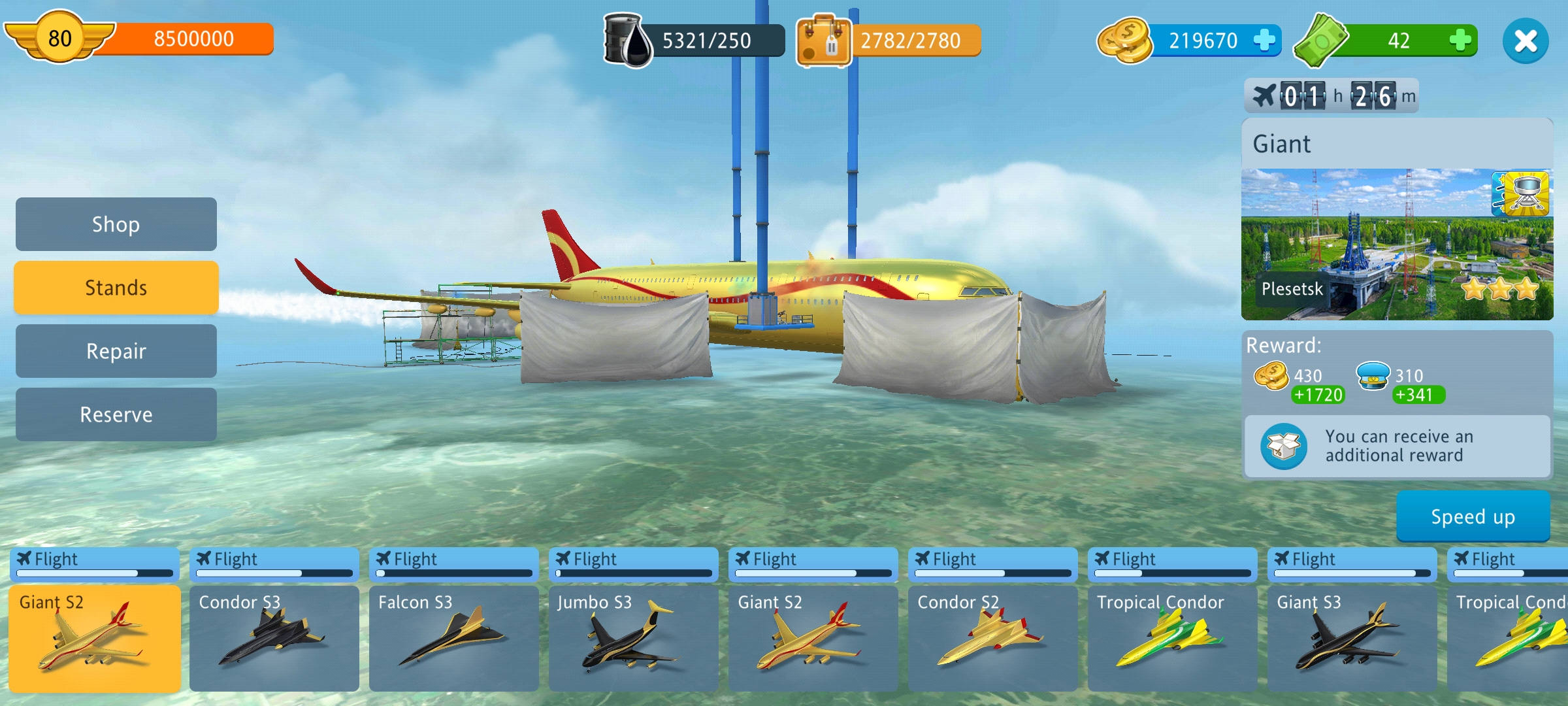Choose the Giant S3 plane card

1352,637
